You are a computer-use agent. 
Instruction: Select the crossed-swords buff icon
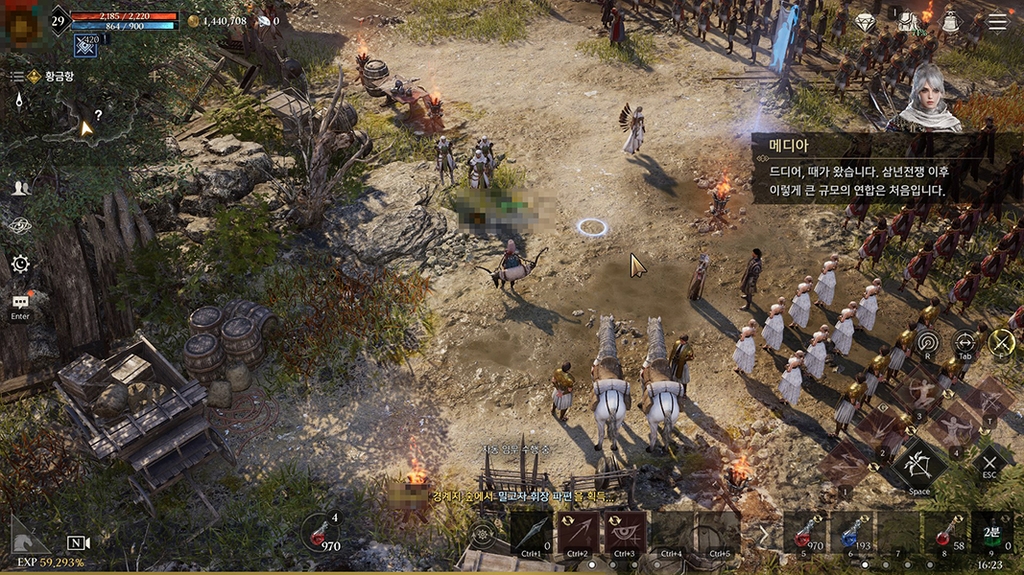tap(86, 45)
